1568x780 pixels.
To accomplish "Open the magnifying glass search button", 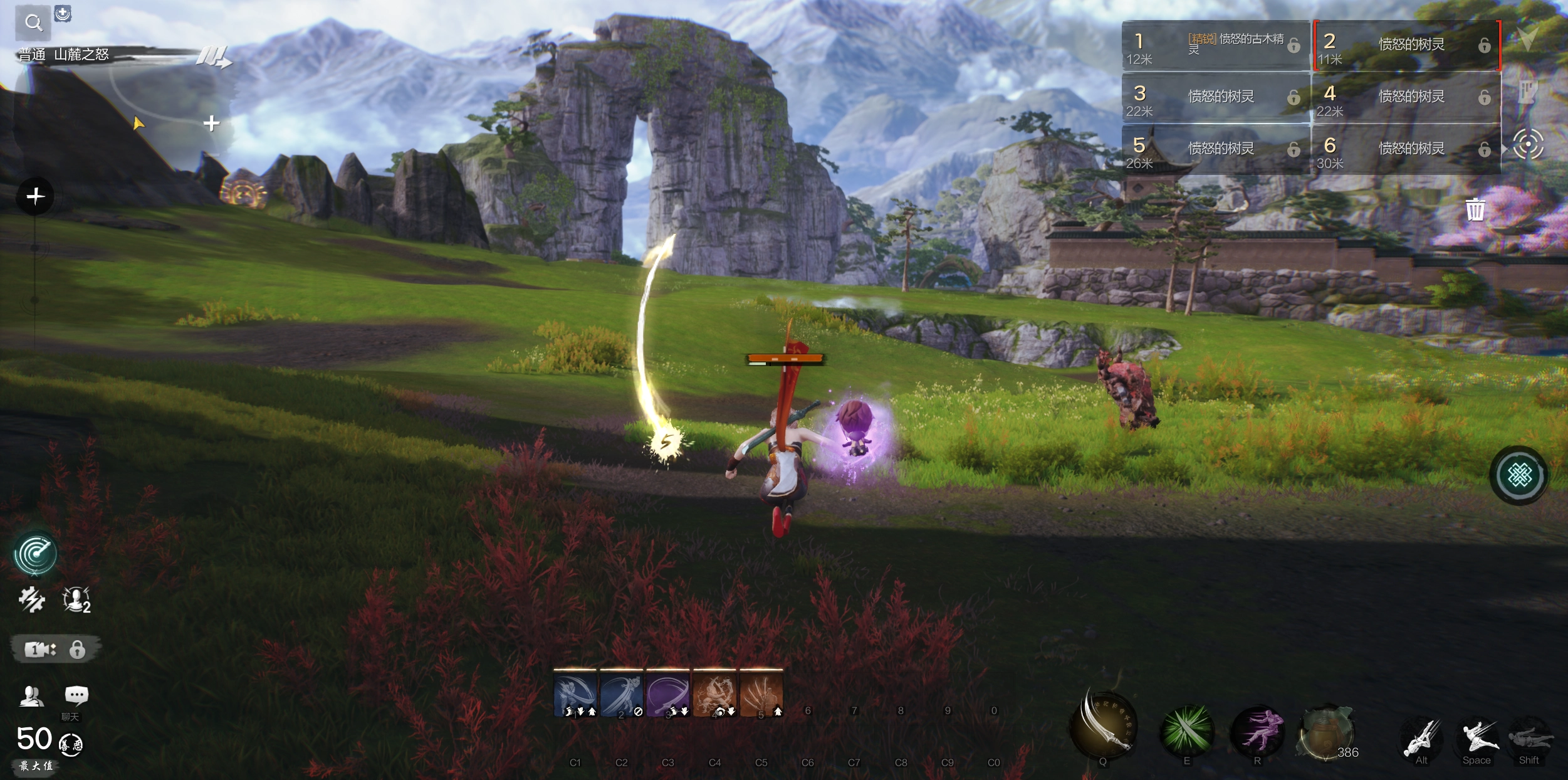I will tap(33, 23).
